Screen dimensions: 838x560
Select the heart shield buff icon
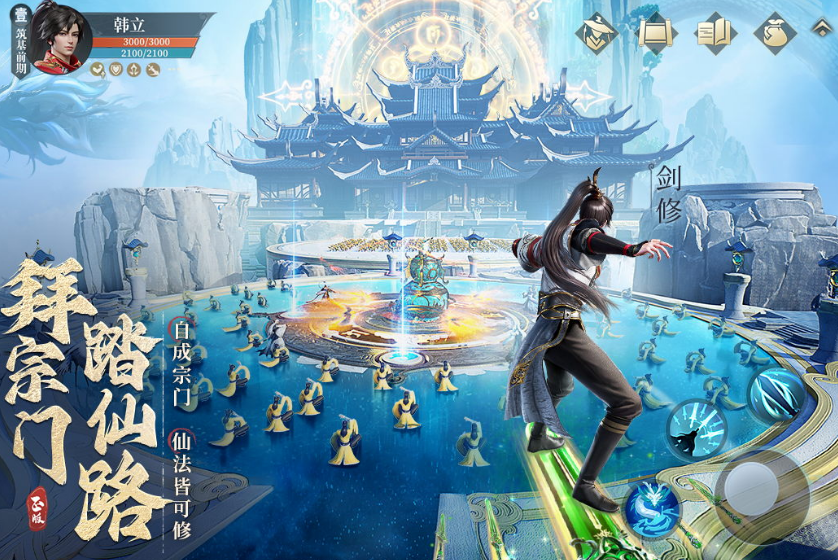[x=116, y=69]
